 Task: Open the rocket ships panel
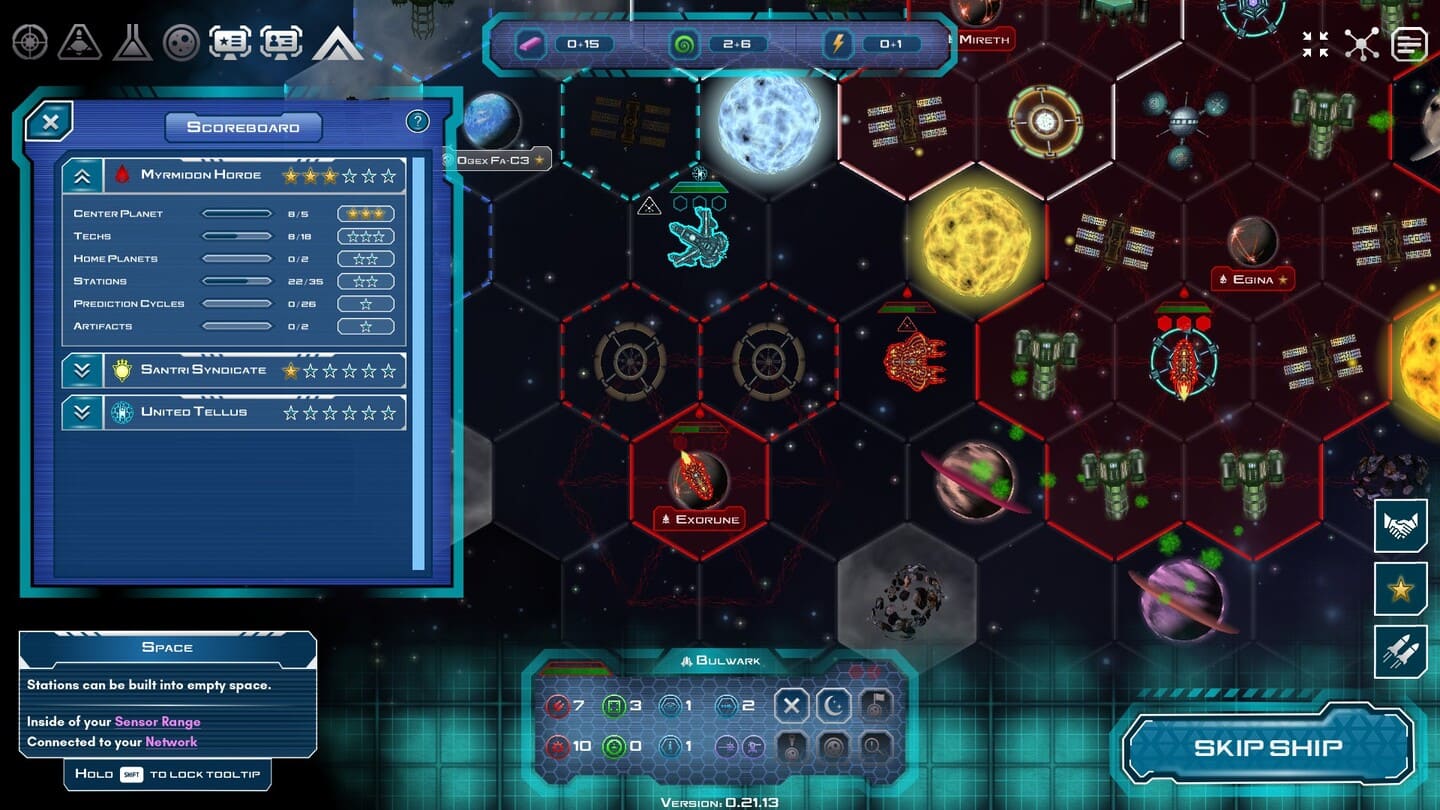point(1400,651)
